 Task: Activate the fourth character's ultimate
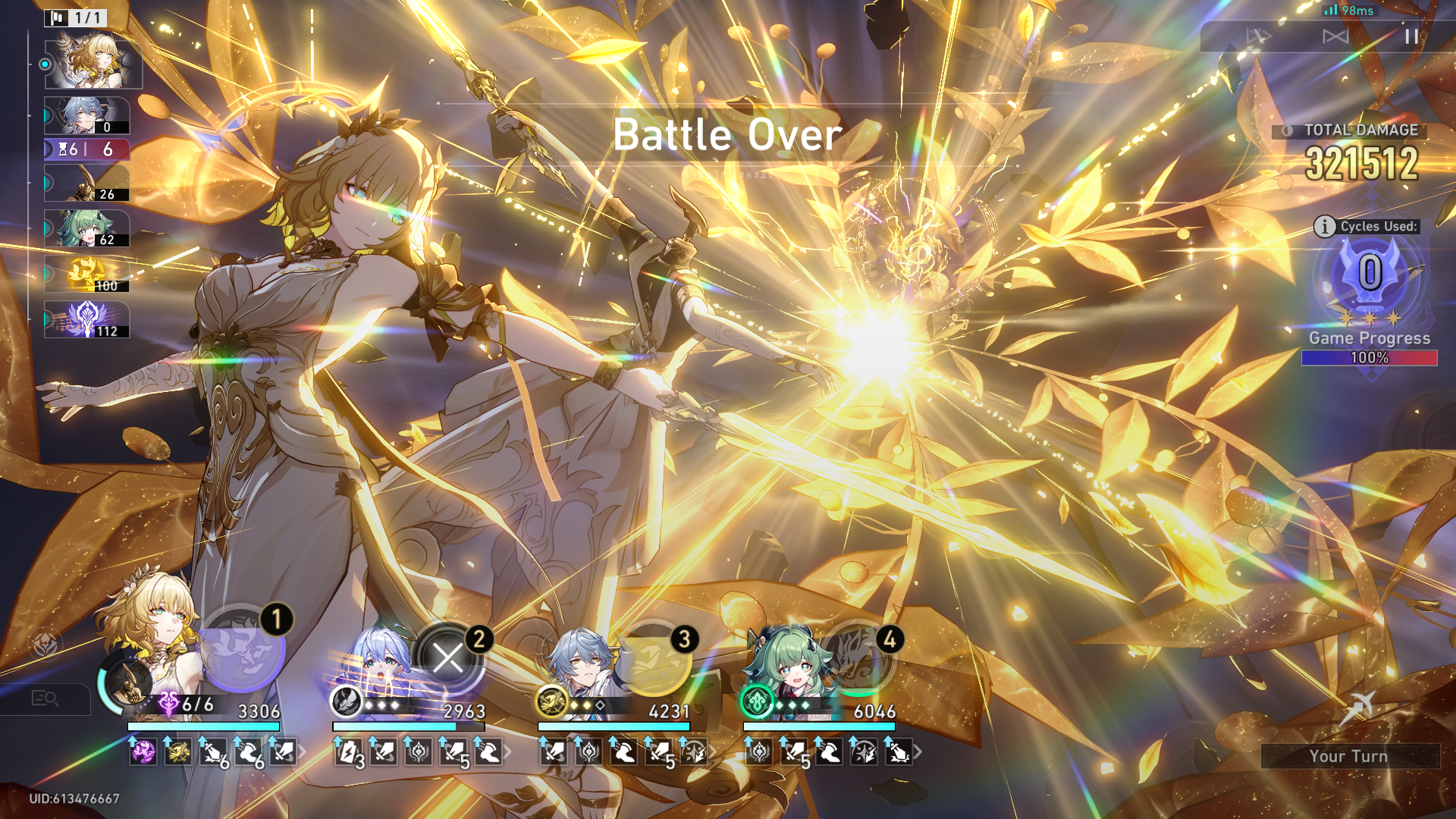tap(858, 658)
